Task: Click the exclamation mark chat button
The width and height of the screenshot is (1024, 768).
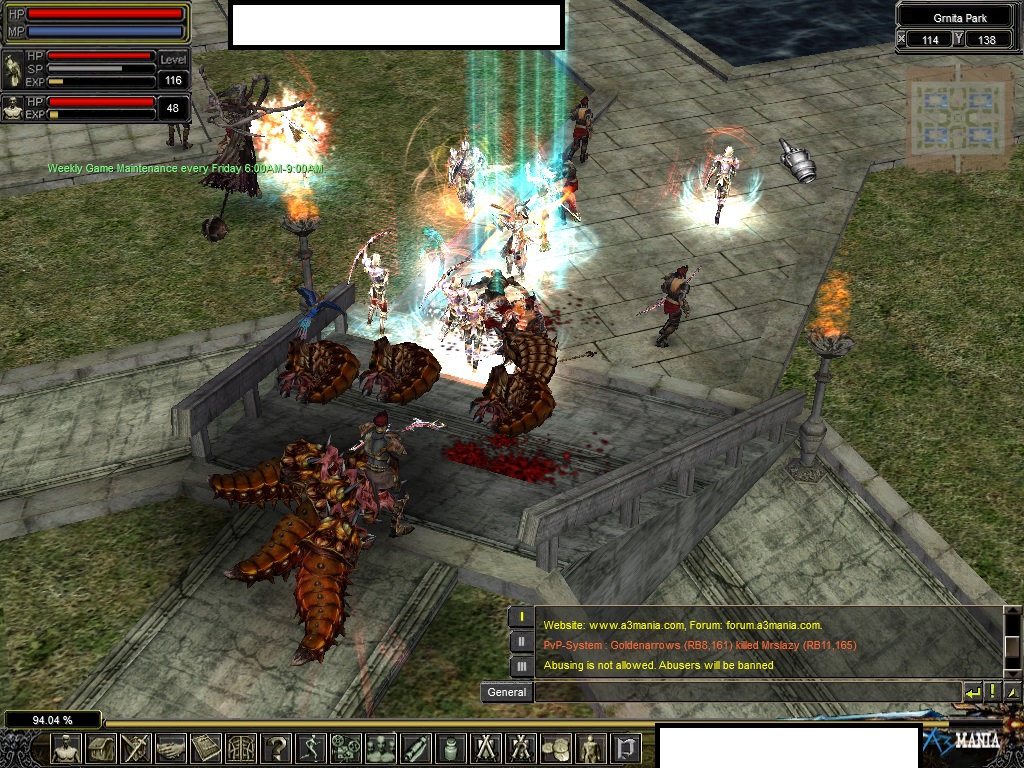Action: 993,692
